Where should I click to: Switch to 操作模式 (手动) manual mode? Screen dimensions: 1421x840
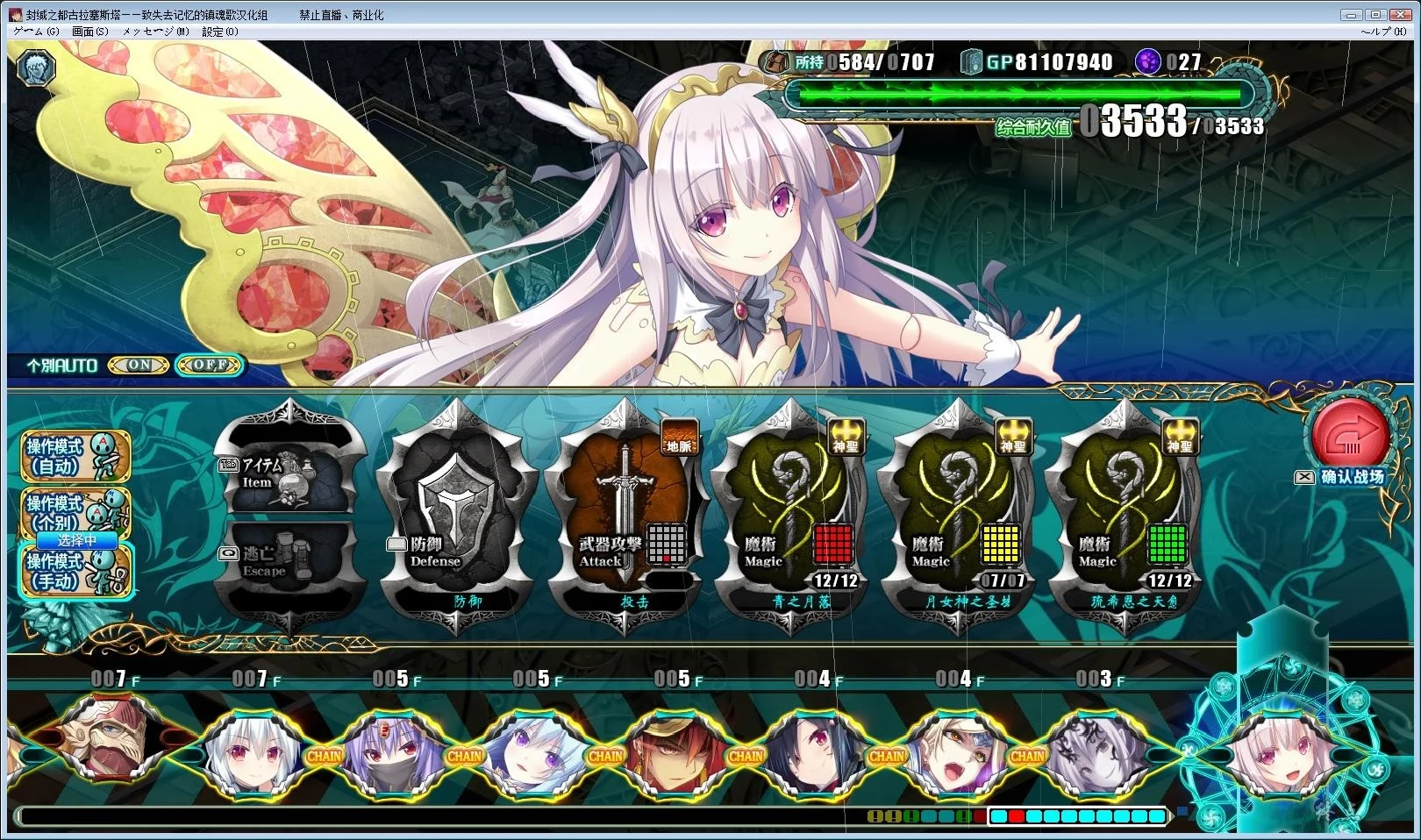click(75, 572)
